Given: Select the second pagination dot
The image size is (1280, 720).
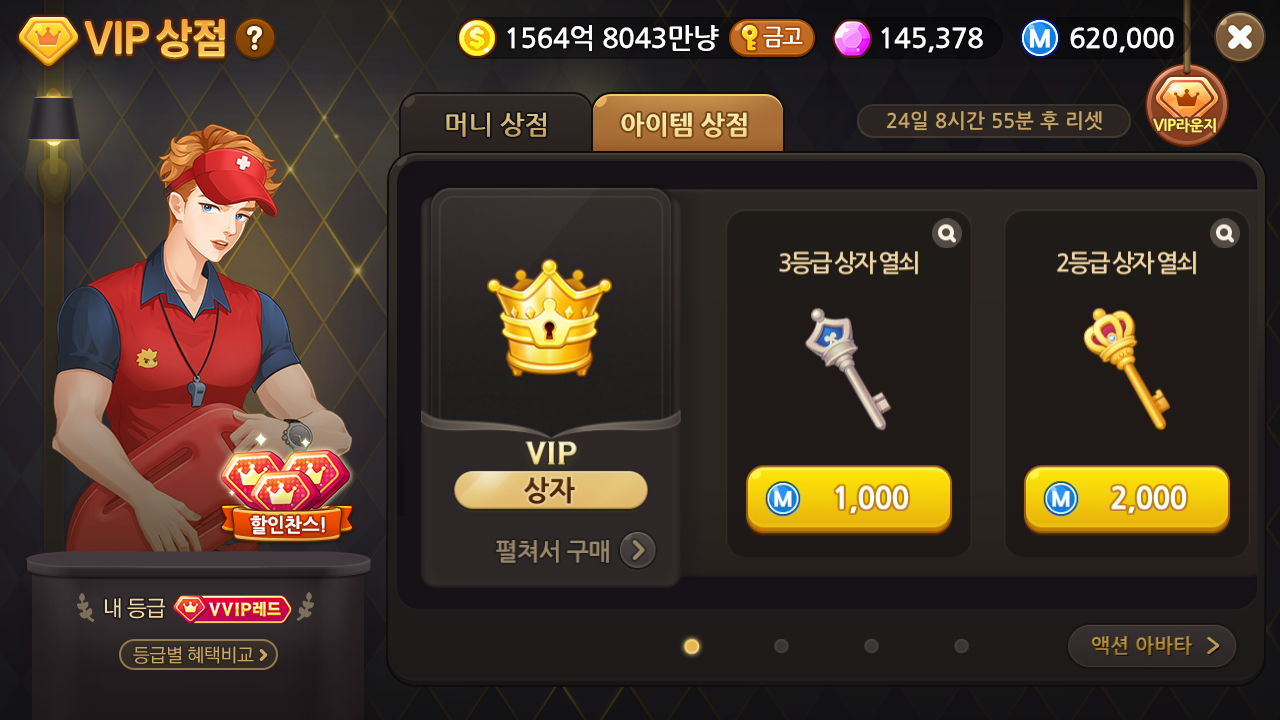Looking at the screenshot, I should click(781, 647).
